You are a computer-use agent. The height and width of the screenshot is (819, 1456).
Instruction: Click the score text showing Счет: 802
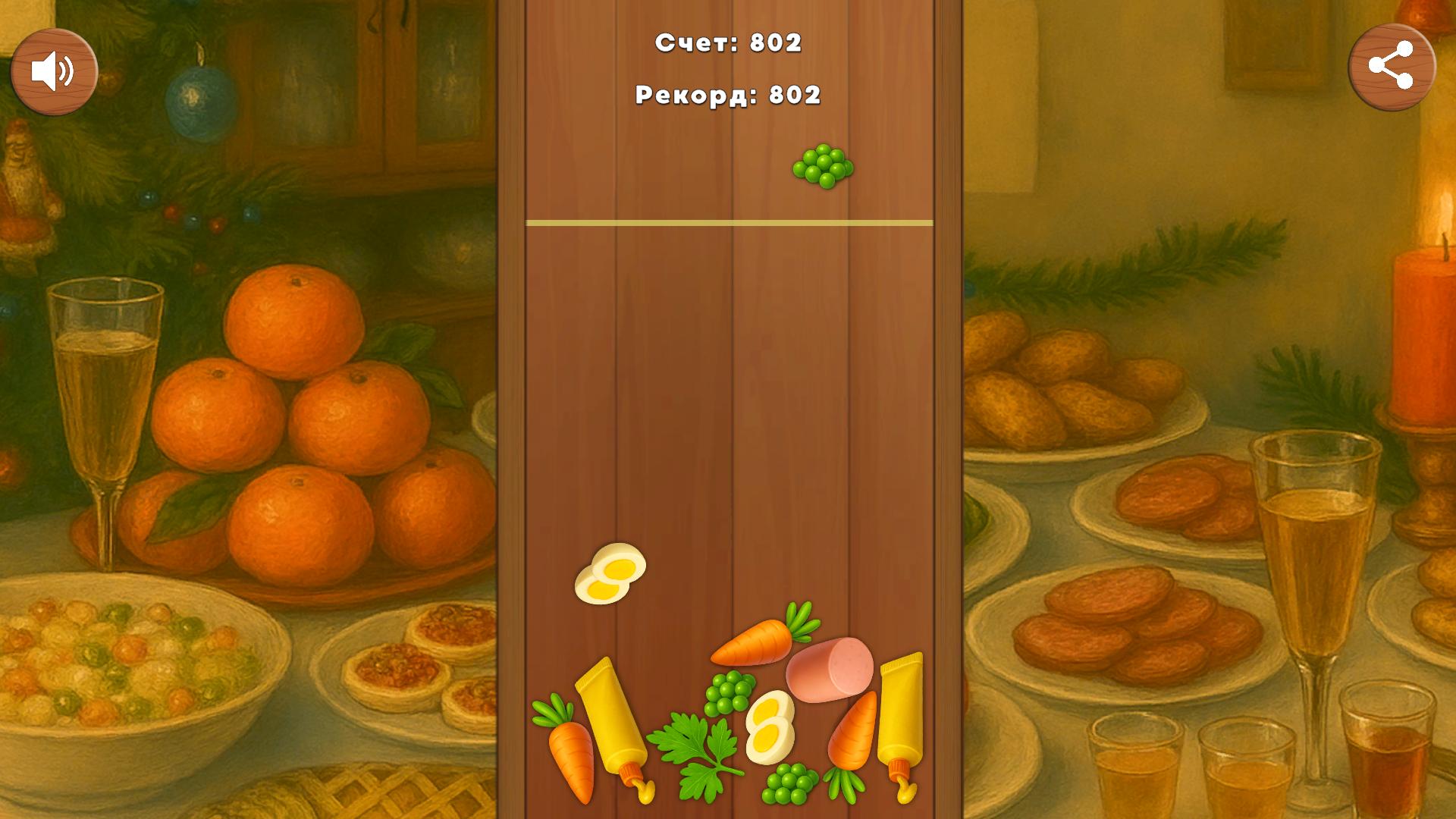point(730,44)
